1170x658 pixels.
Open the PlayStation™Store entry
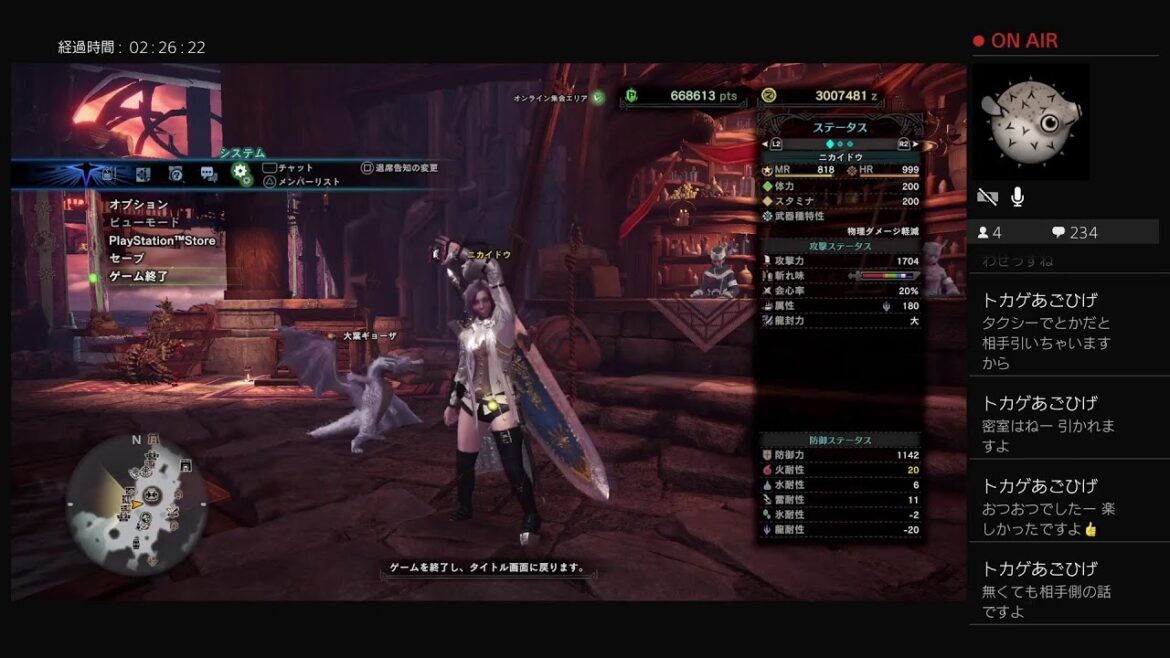pyautogui.click(x=162, y=241)
